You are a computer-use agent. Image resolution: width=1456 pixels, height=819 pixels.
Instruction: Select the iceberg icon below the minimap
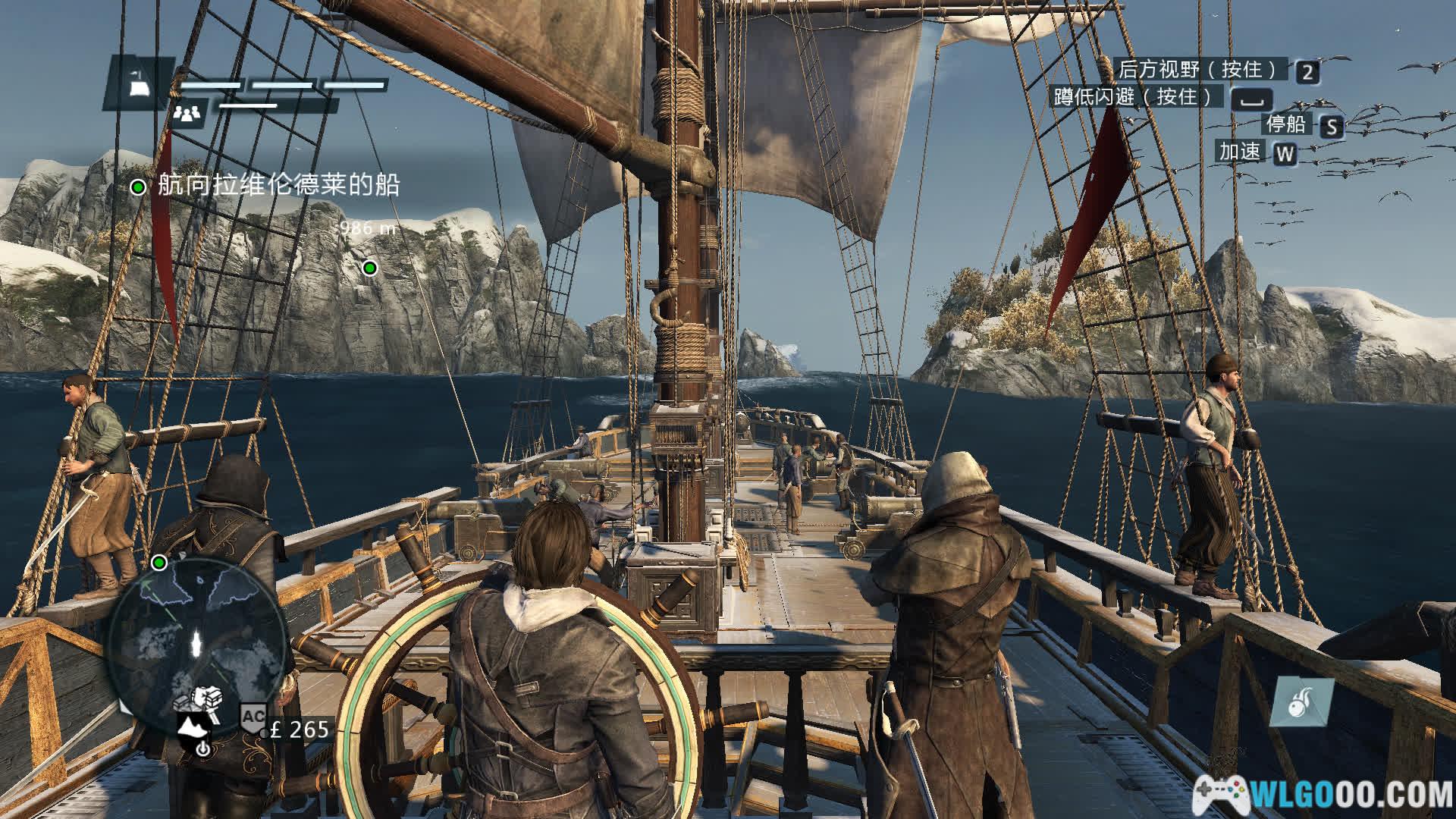tap(190, 727)
